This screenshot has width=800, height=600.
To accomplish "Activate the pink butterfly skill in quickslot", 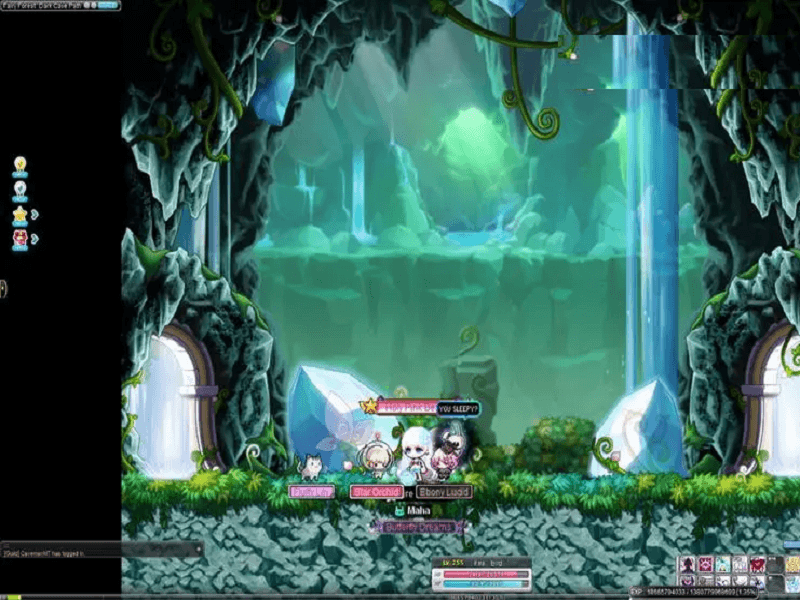I will click(705, 565).
